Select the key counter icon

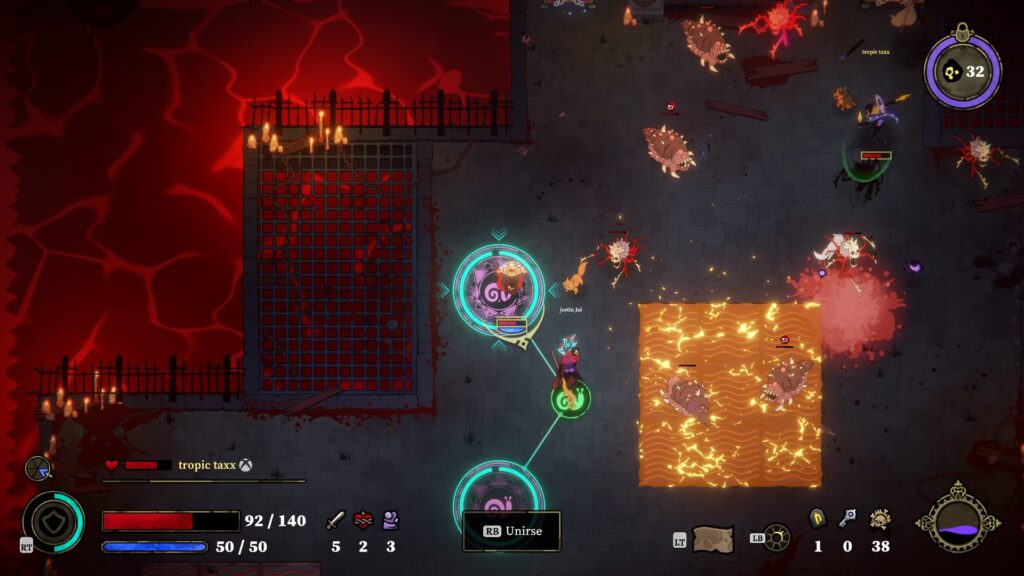pos(847,518)
